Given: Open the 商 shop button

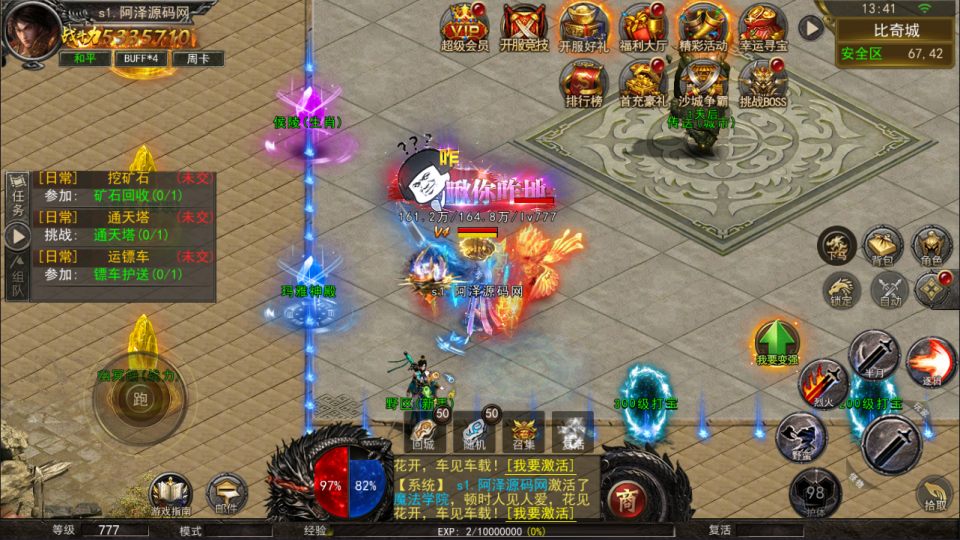Looking at the screenshot, I should pyautogui.click(x=627, y=497).
